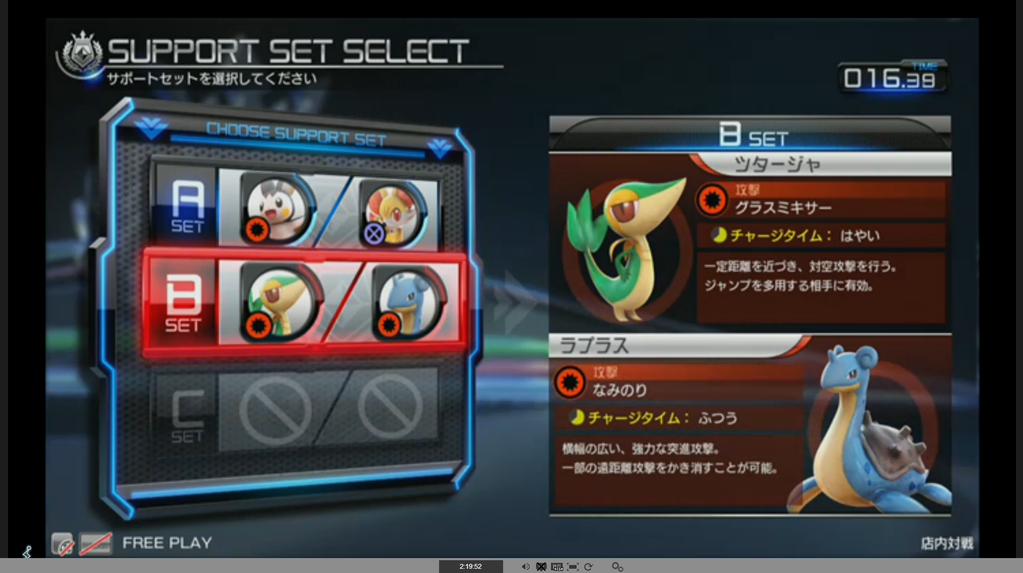The height and width of the screenshot is (573, 1023).
Task: Click the video player settings gears
Action: (617, 567)
